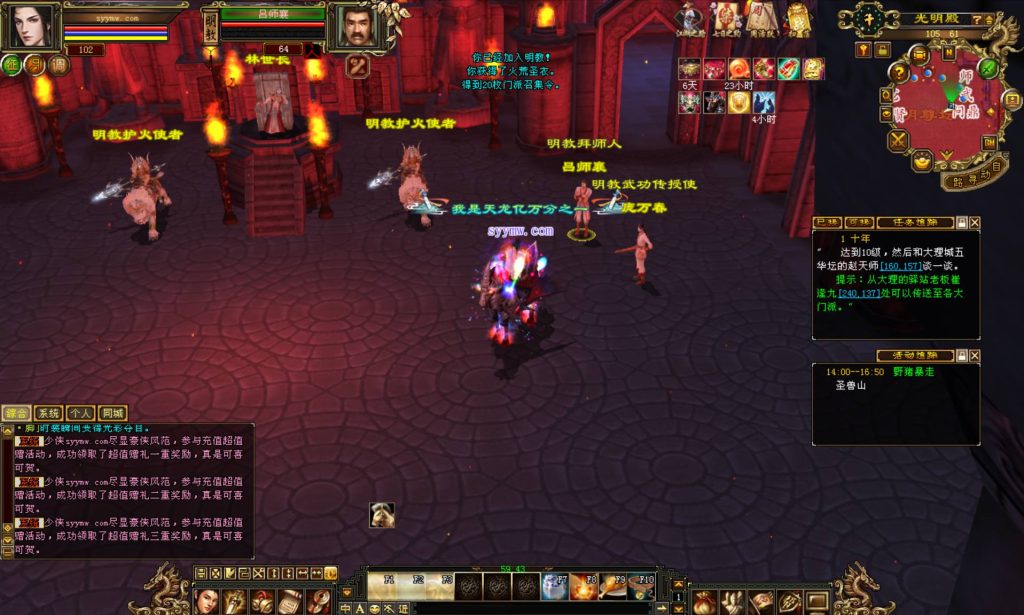This screenshot has height=615, width=1024.
Task: Close the 活动提醒 activity reminder panel
Action: [x=975, y=355]
